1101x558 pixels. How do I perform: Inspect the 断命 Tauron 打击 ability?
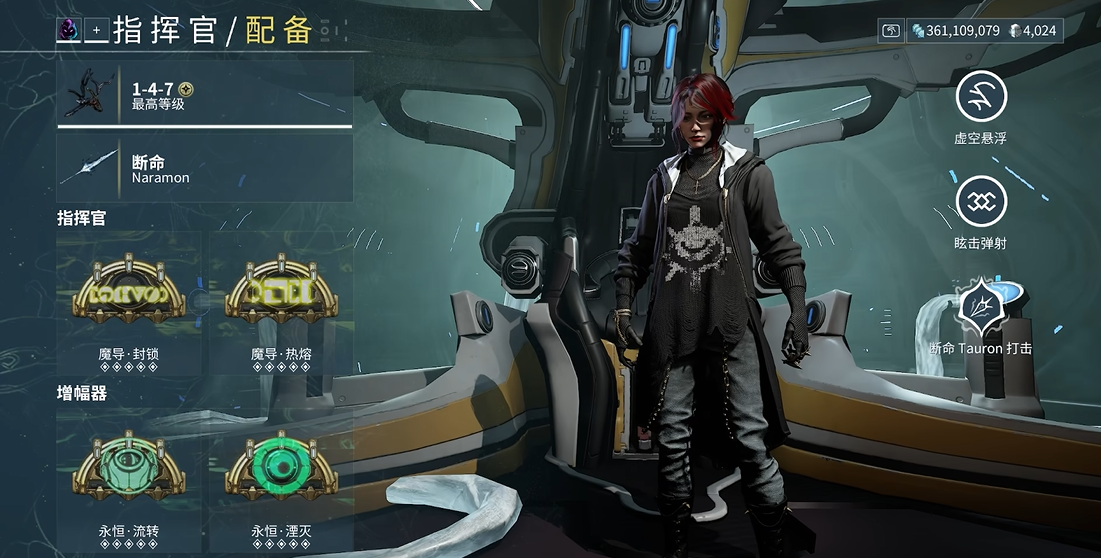pos(981,307)
